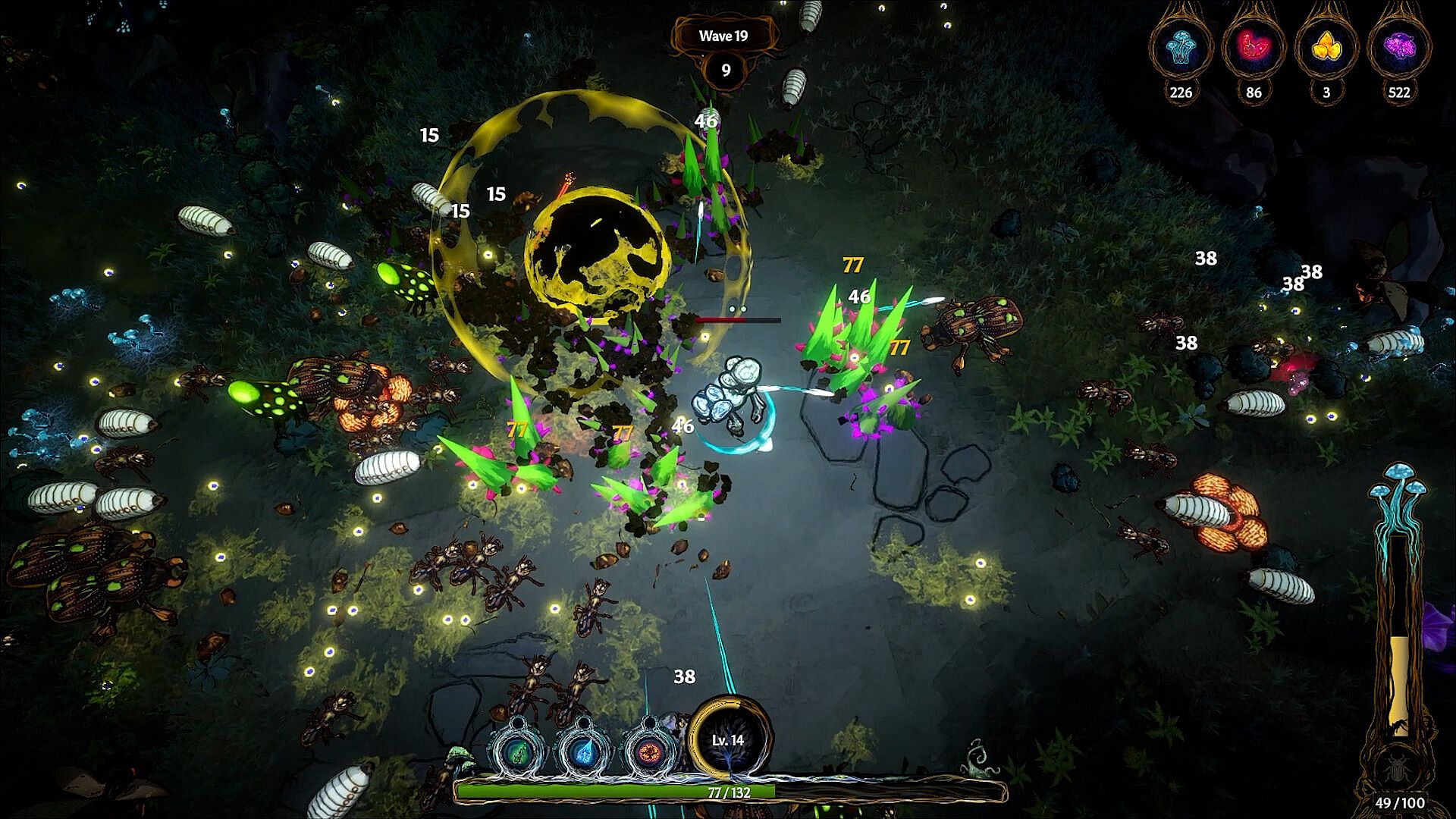1456x819 pixels.
Task: Select the blue mushroom resource icon
Action: (x=1181, y=48)
